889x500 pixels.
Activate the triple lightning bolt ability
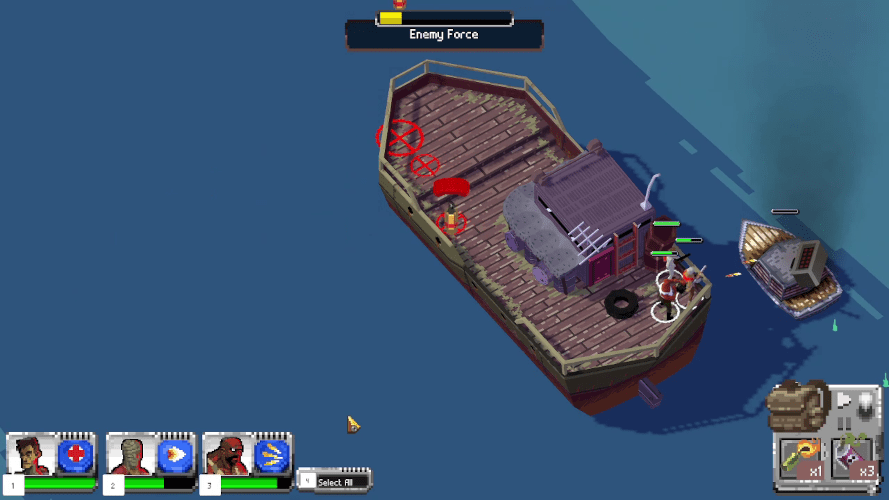pos(271,456)
